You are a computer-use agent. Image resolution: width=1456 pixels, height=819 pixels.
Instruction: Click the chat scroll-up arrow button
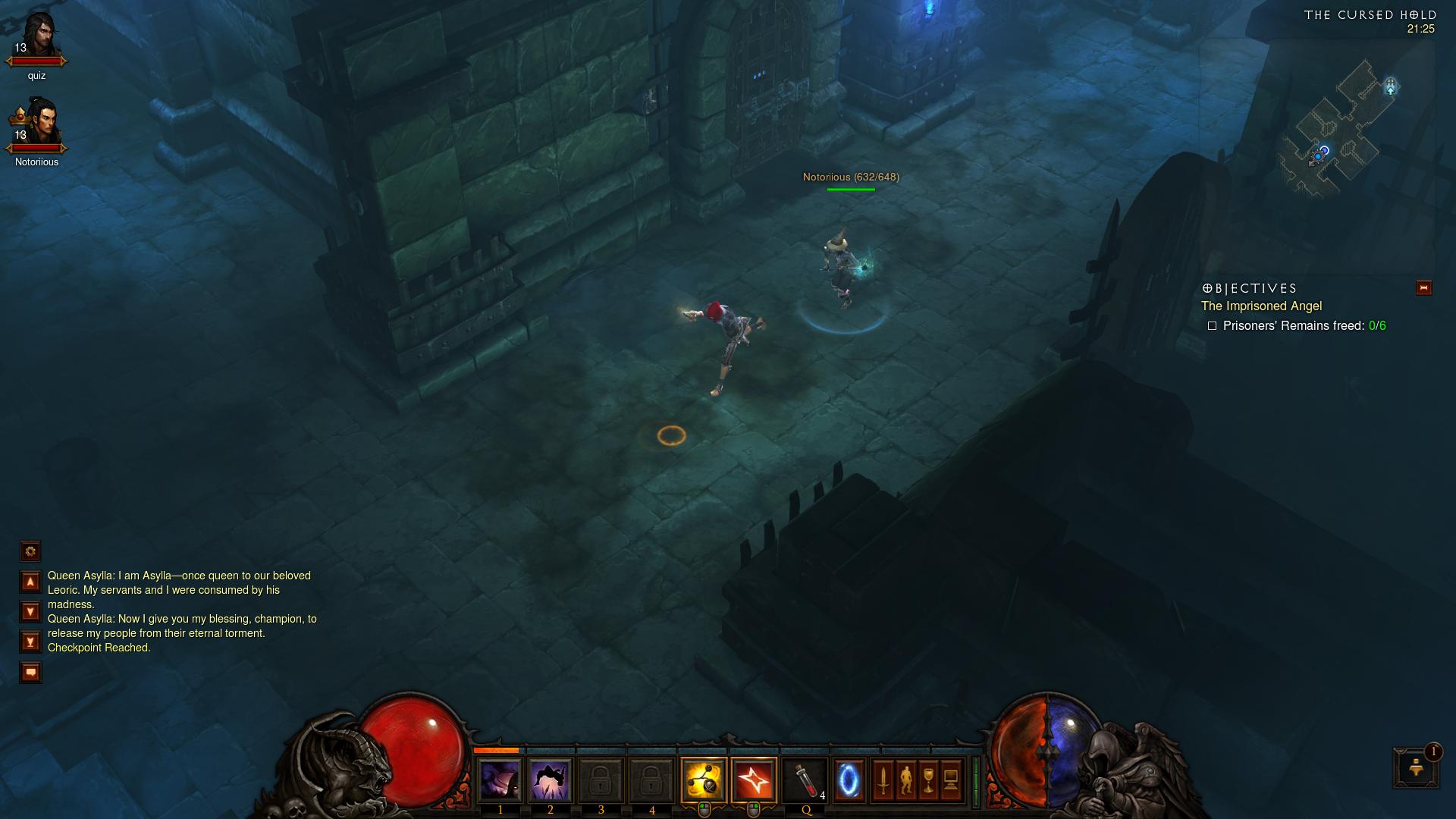point(30,582)
